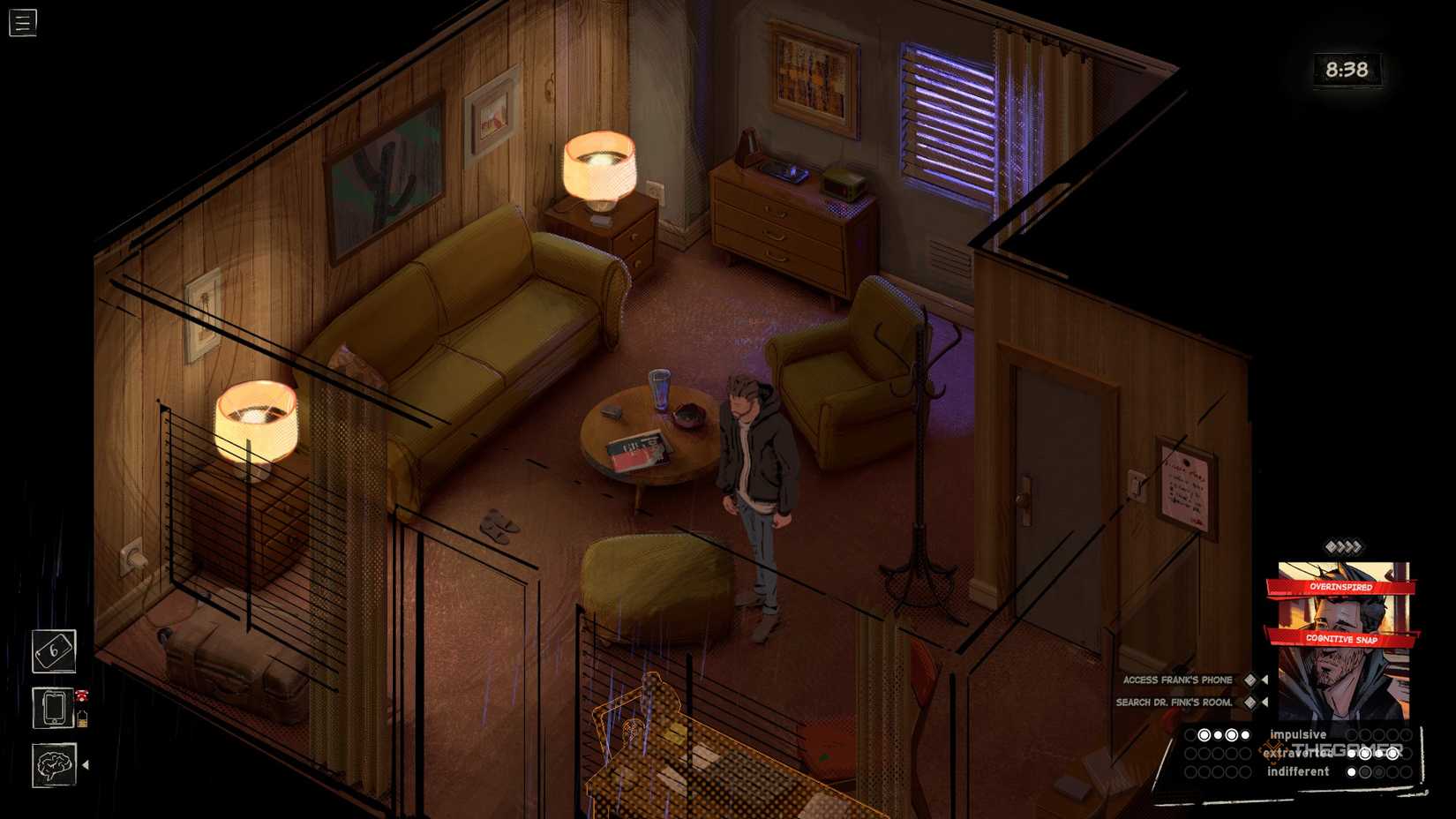
Task: Click the Overinspired status banner
Action: coord(1341,584)
